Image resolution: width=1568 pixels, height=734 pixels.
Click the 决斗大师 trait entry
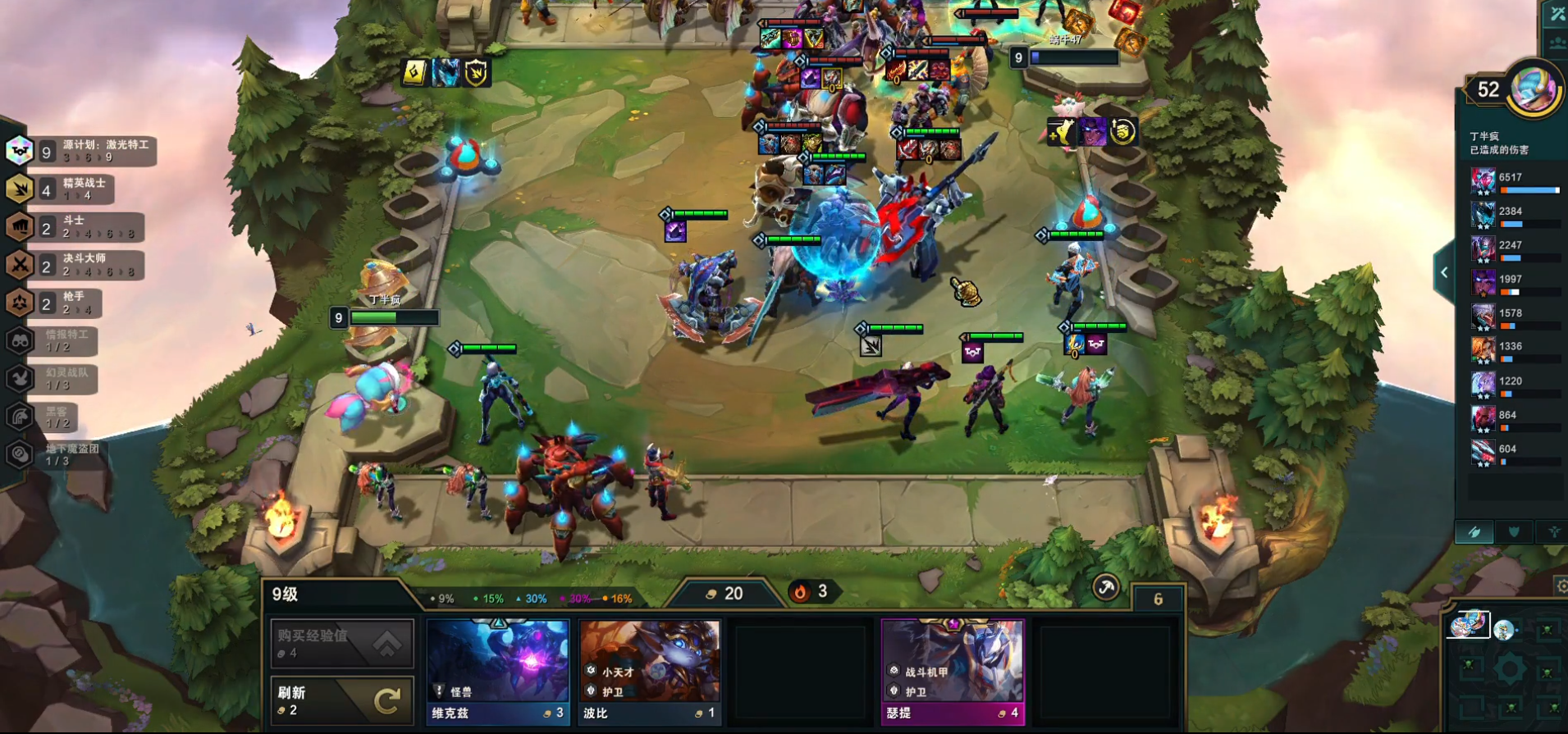(75, 265)
